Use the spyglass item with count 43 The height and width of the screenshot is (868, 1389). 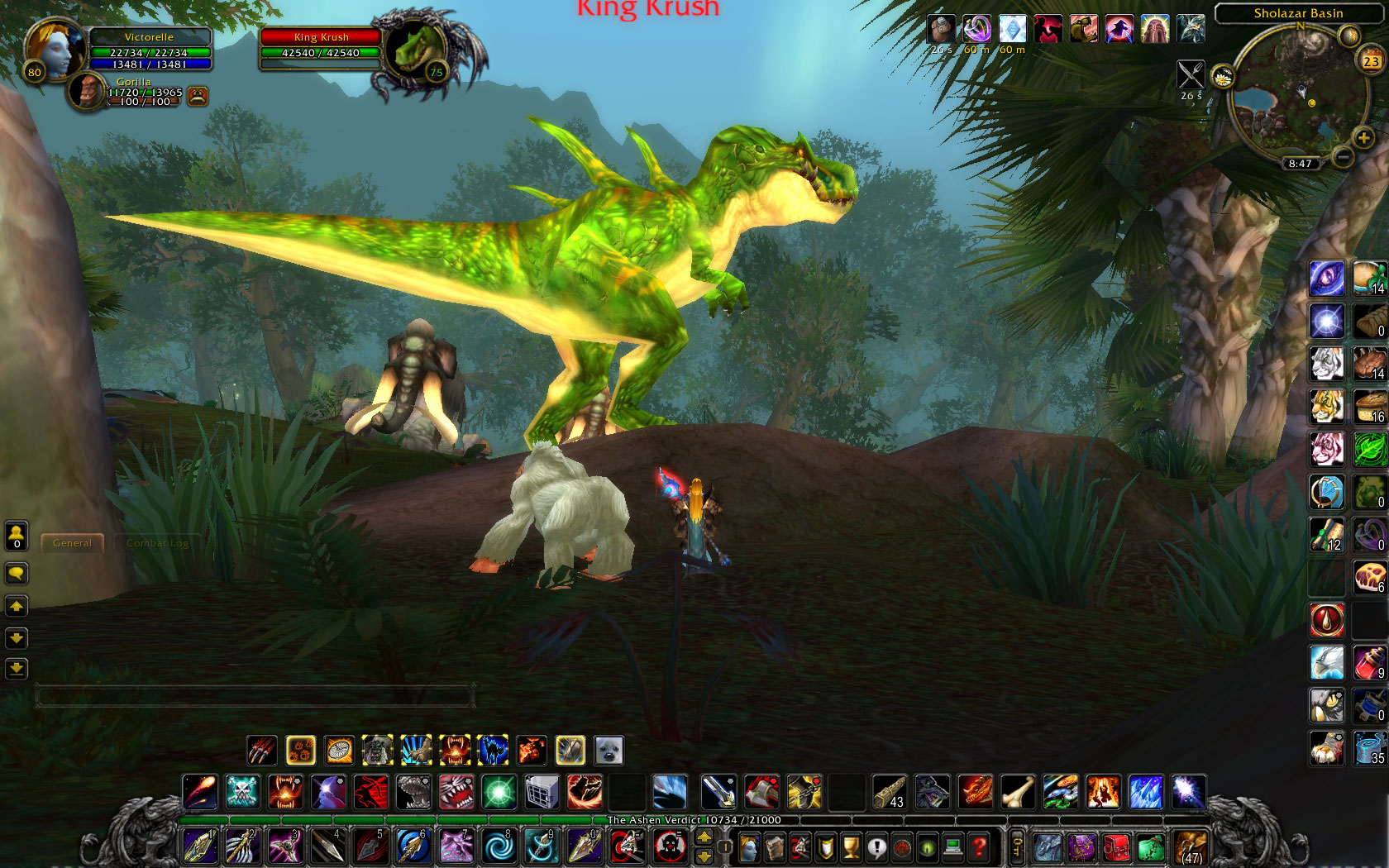click(889, 792)
